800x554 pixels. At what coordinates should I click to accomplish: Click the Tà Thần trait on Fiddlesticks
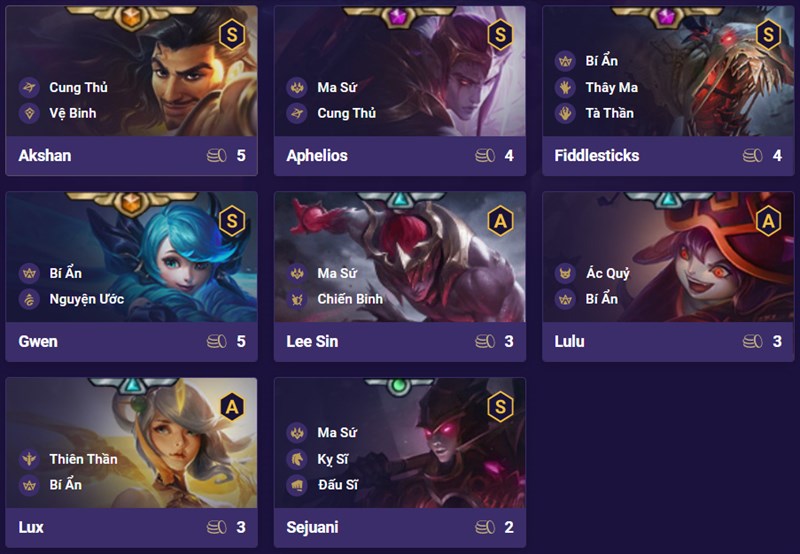[609, 113]
